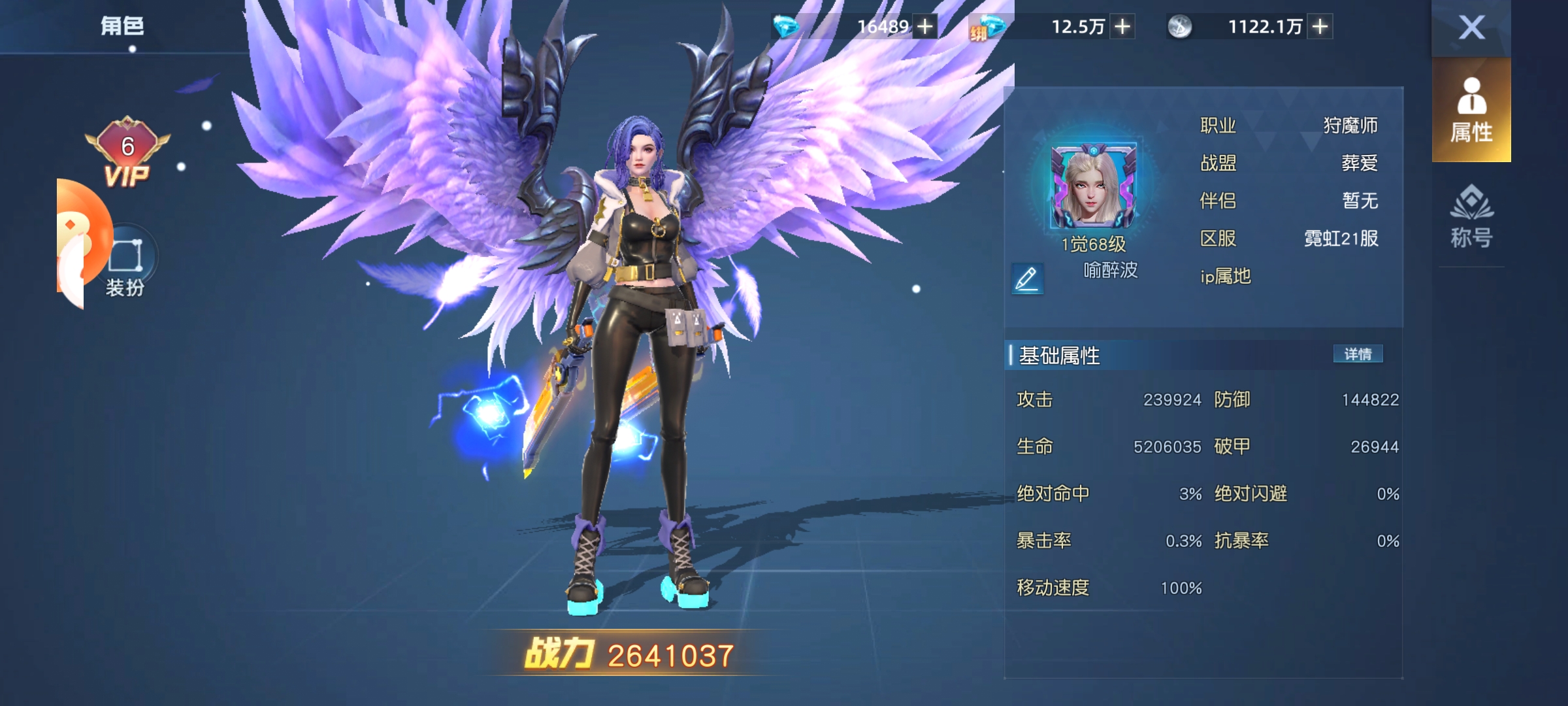Open the VIP 6 badge
Viewport: 1568px width, 706px height.
click(127, 153)
